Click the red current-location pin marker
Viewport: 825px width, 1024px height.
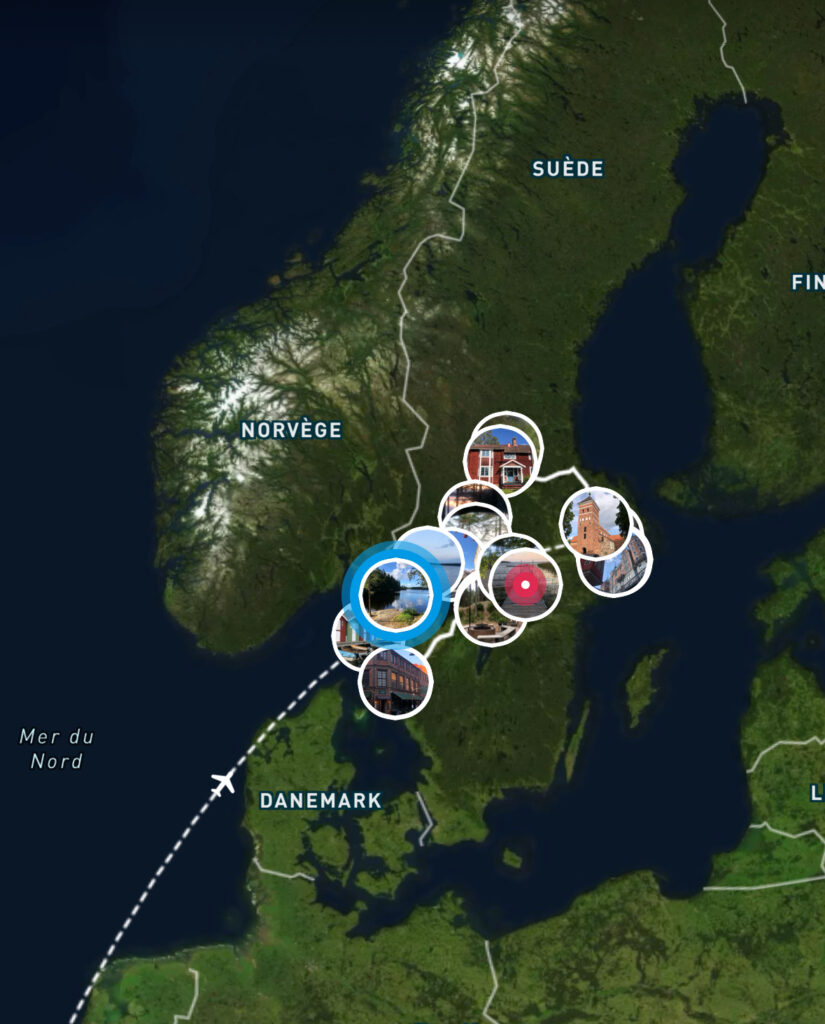coord(525,585)
